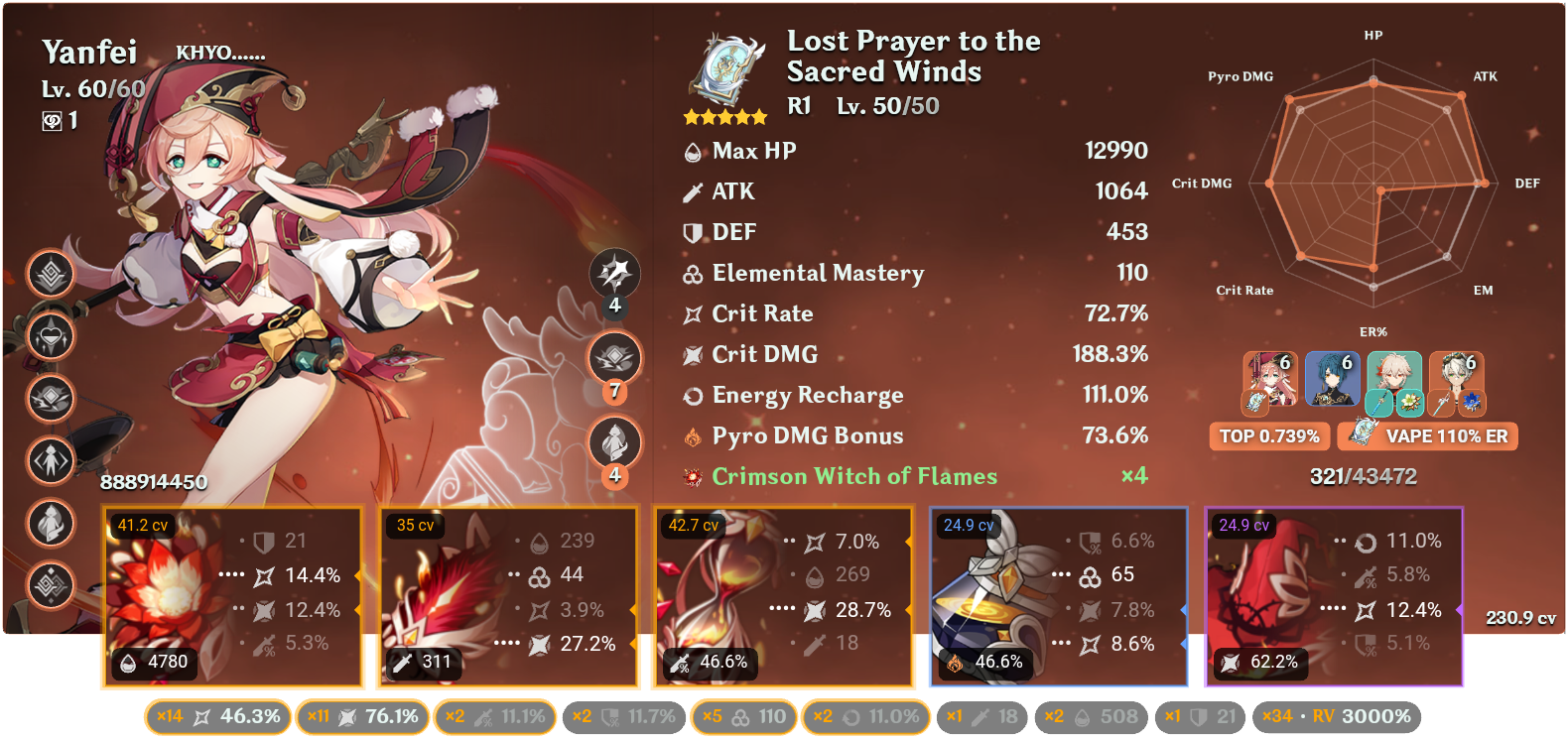The image size is (1568, 741).
Task: Expand the 24.9 cv label on the goblet artifact
Action: click(968, 527)
